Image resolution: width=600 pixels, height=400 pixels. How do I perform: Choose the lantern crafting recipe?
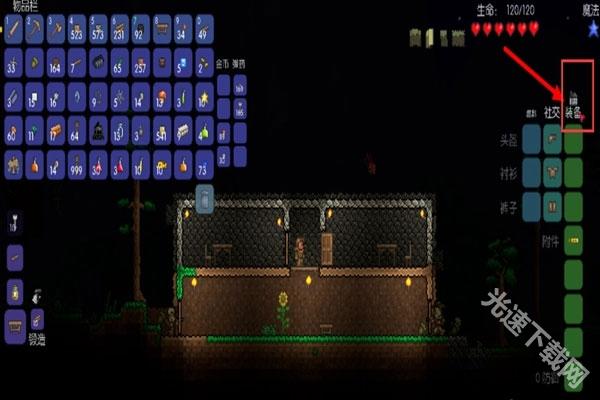(14, 291)
